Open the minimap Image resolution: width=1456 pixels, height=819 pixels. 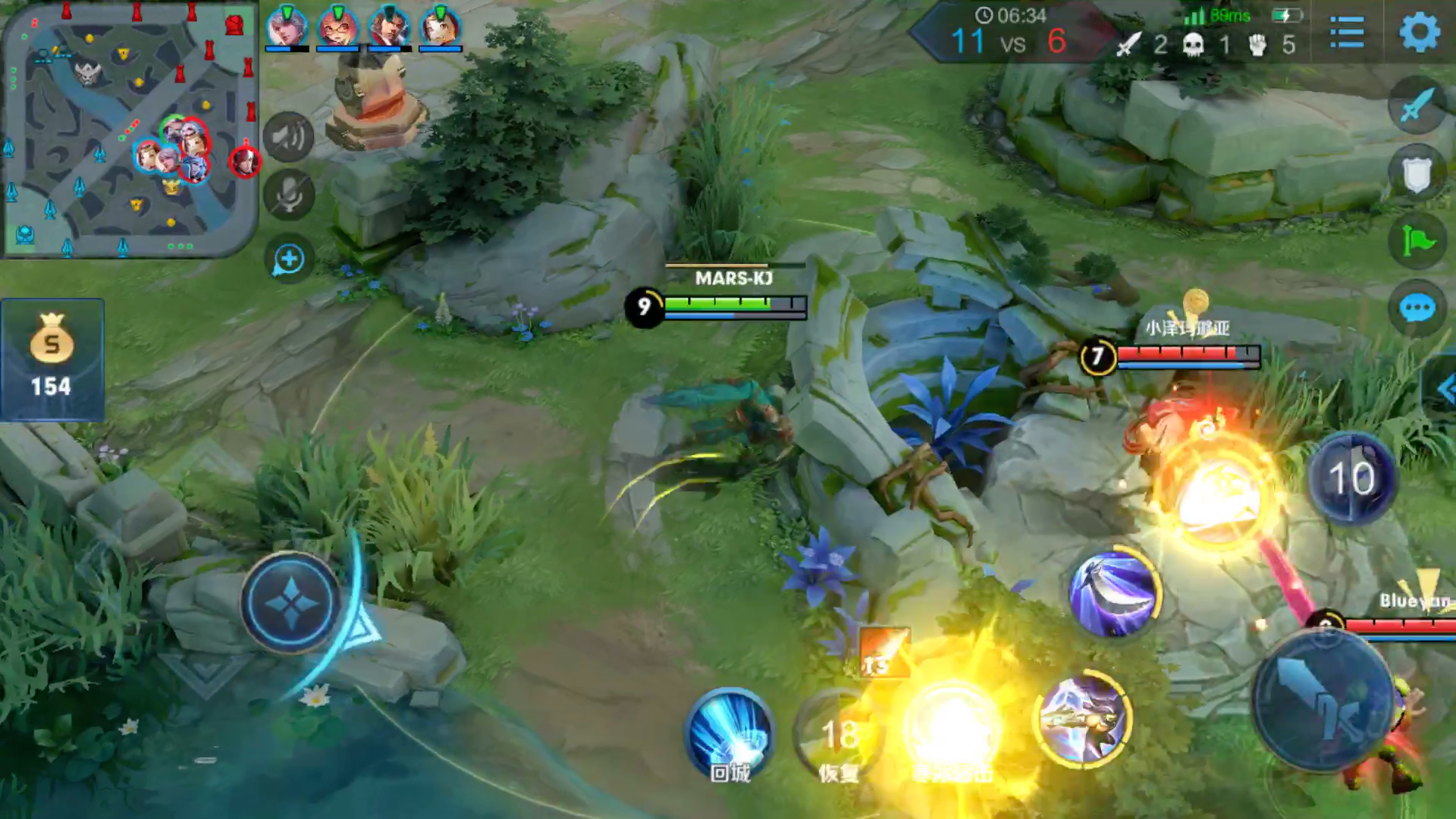[x=129, y=130]
